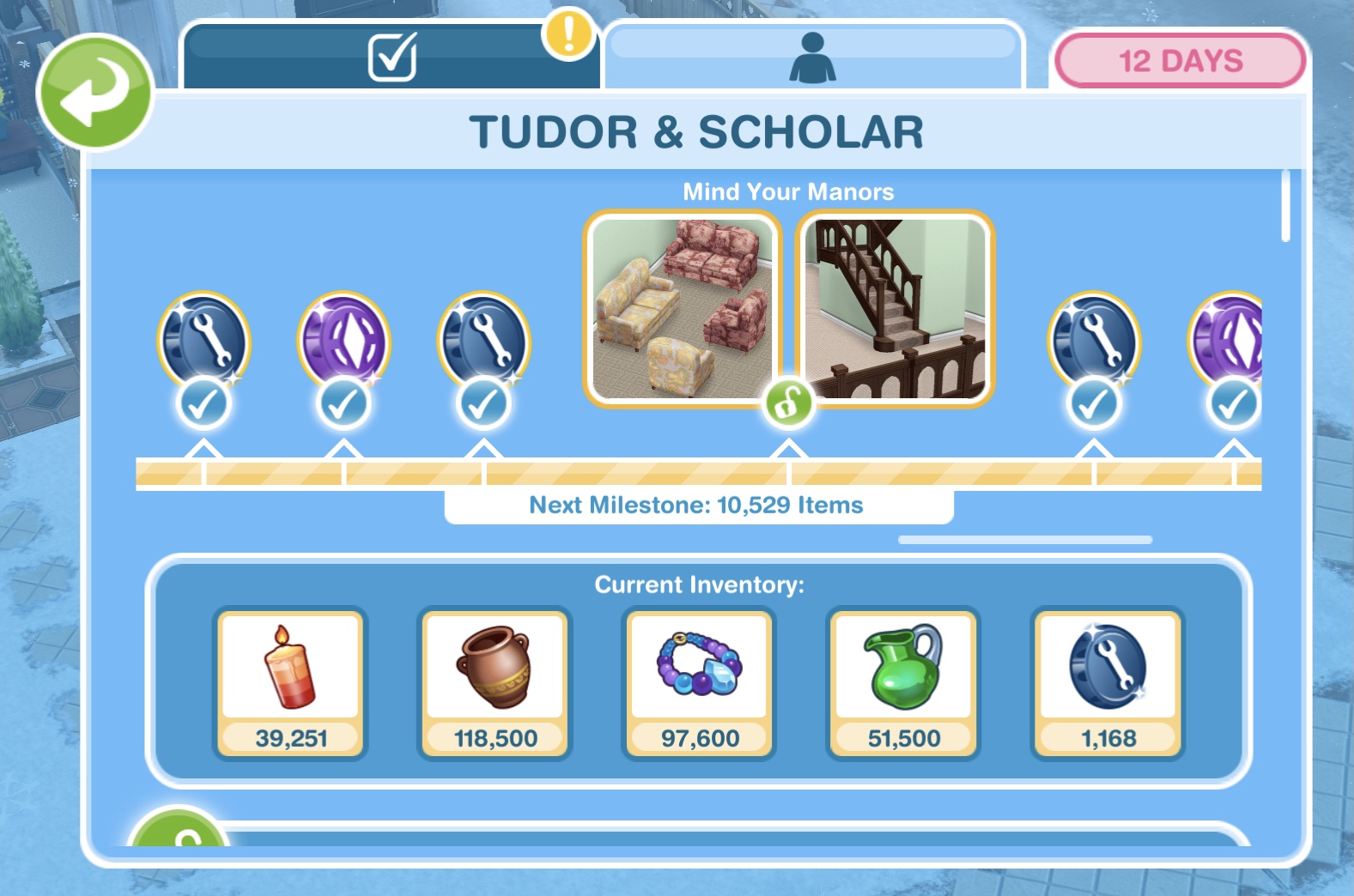Click the 12 Days timer badge
Screen dimensions: 1354x896
[1180, 61]
